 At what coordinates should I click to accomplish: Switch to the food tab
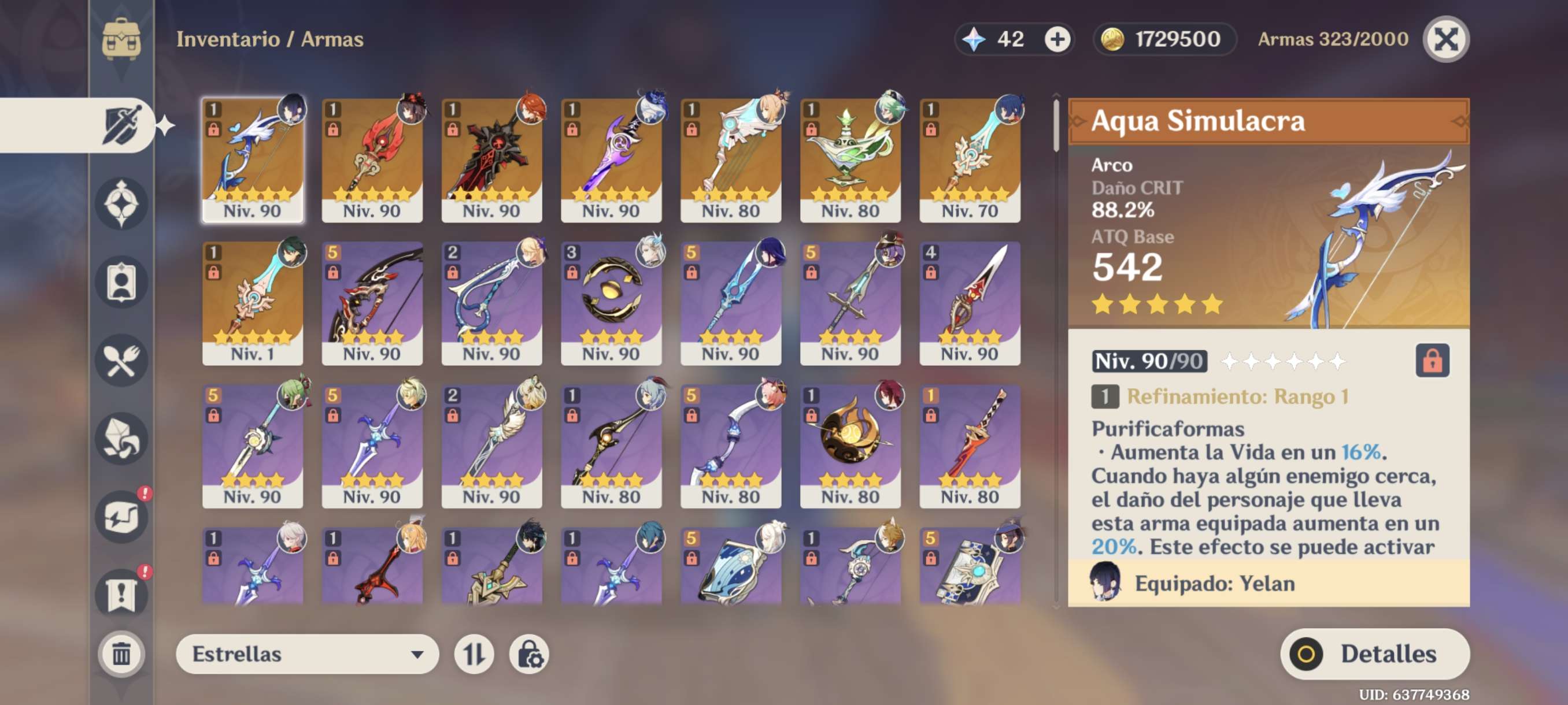122,361
